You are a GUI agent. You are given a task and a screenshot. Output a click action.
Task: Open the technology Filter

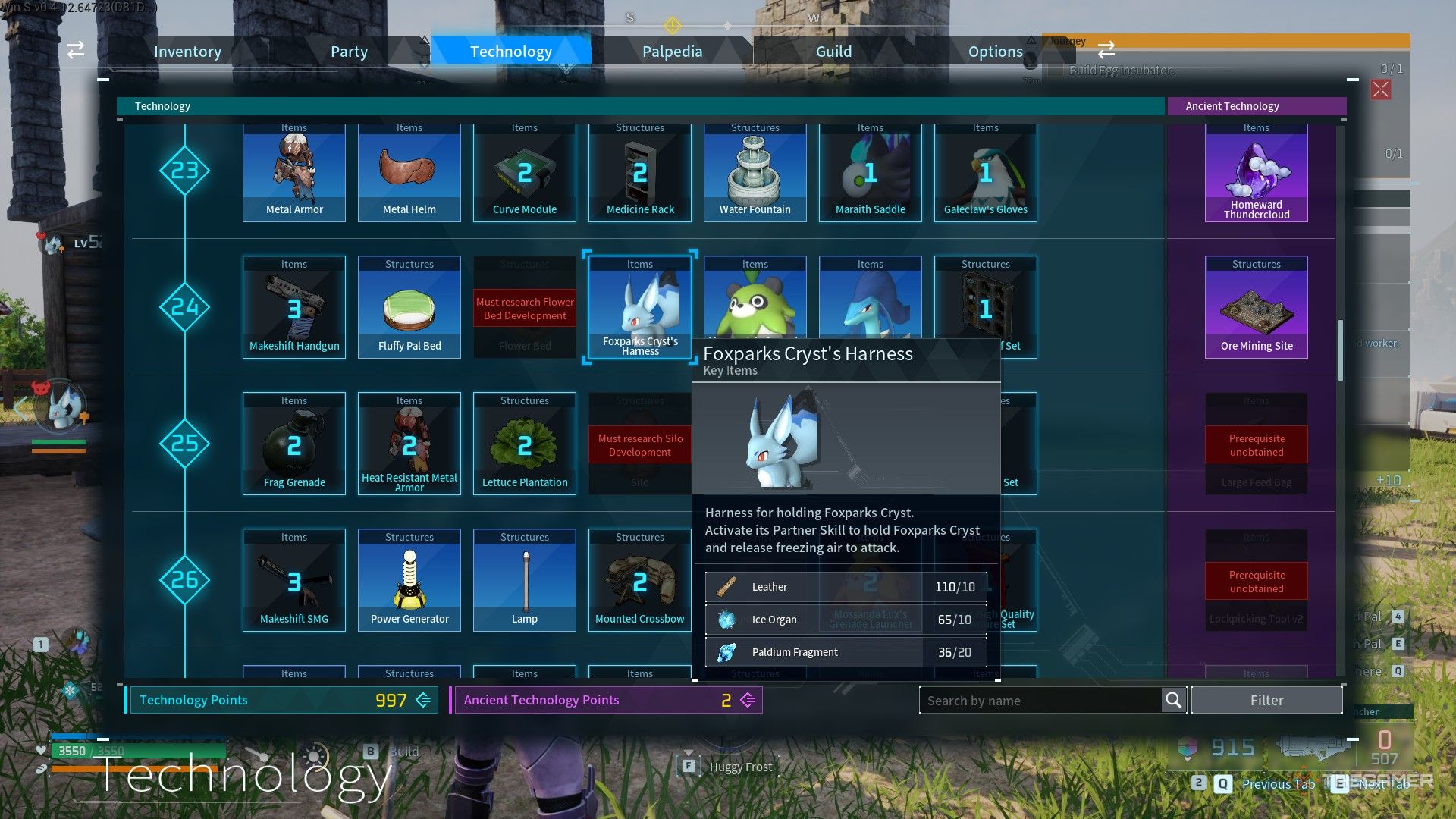(x=1266, y=701)
